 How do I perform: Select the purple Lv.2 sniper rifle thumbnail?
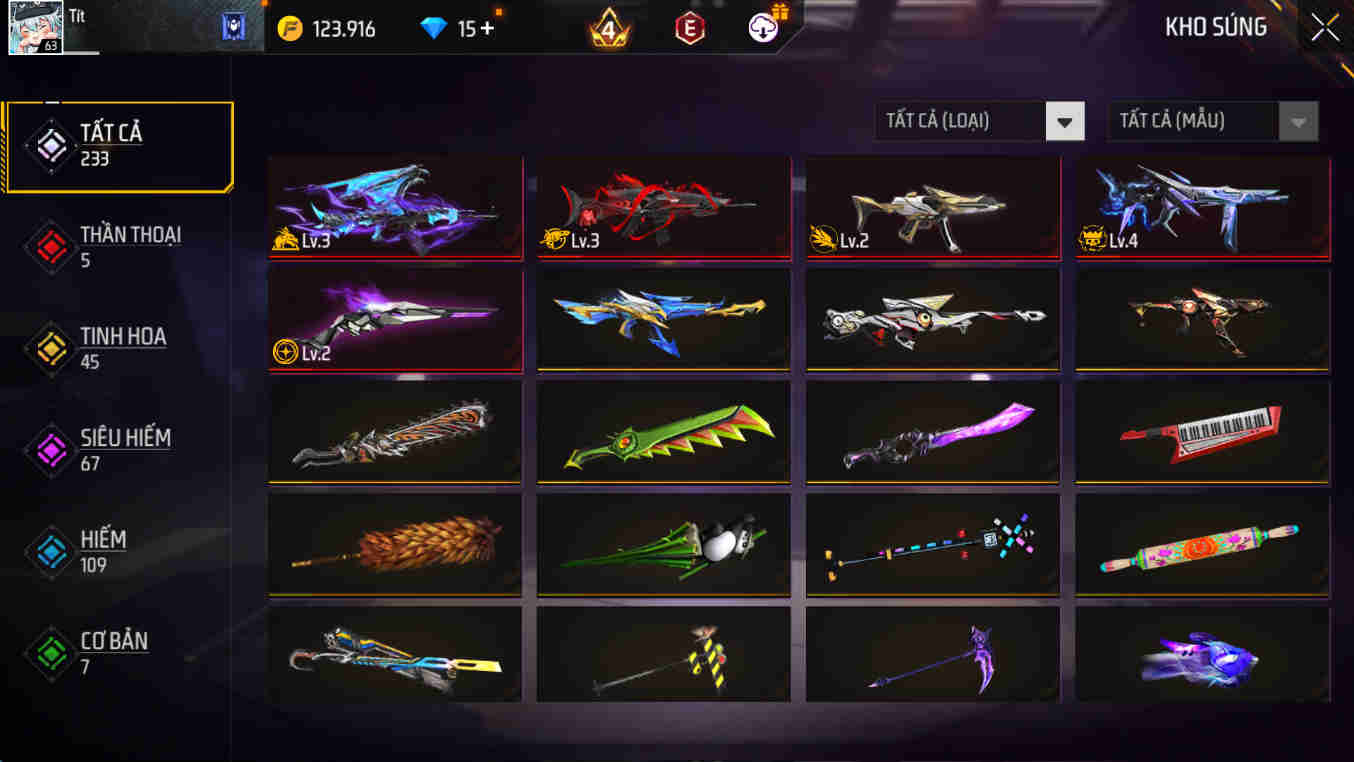coord(395,318)
